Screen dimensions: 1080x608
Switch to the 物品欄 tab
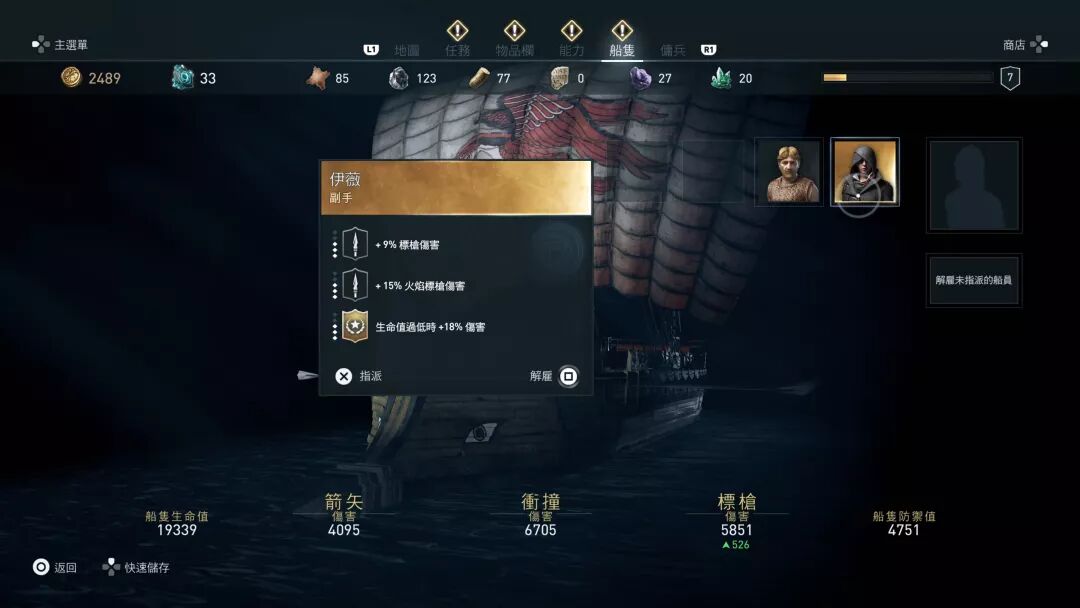pos(515,49)
